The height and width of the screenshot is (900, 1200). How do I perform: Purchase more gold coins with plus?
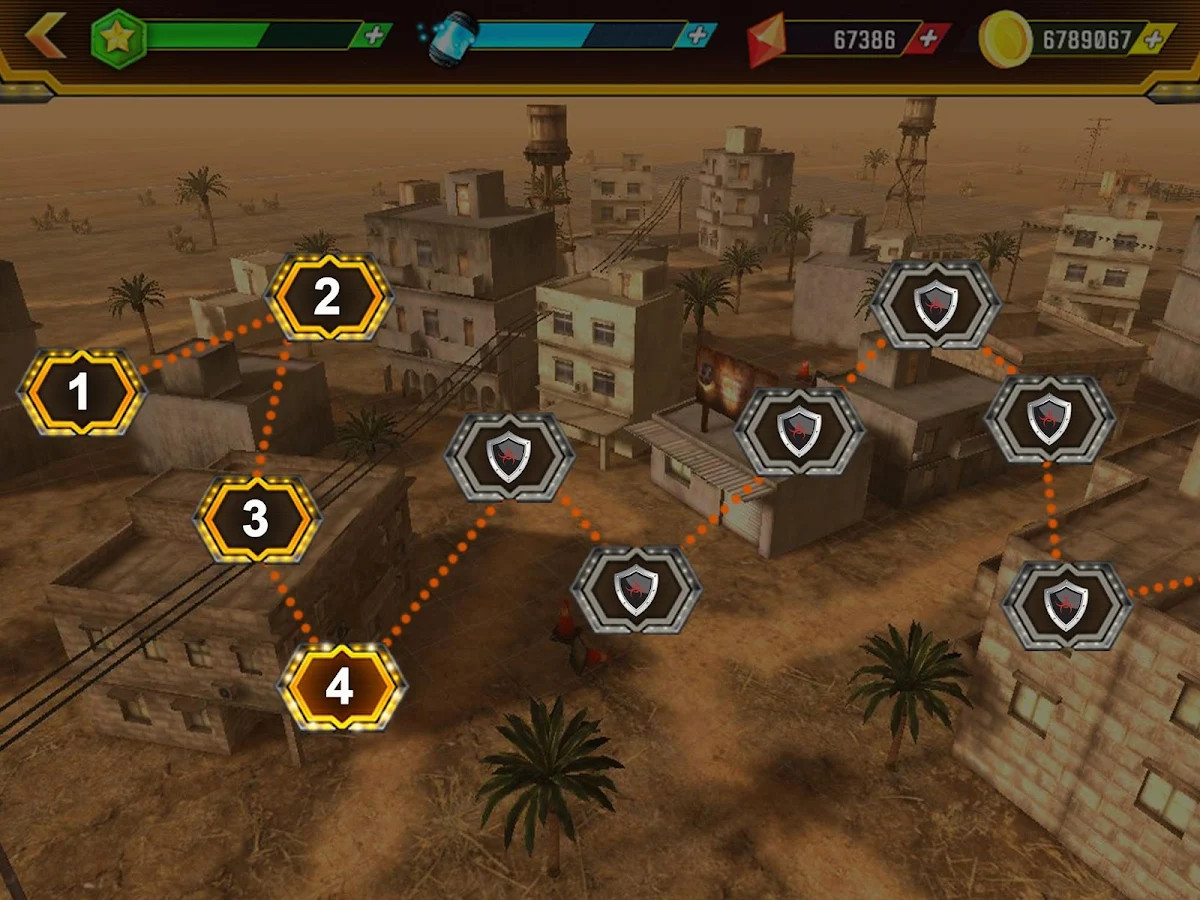1154,40
